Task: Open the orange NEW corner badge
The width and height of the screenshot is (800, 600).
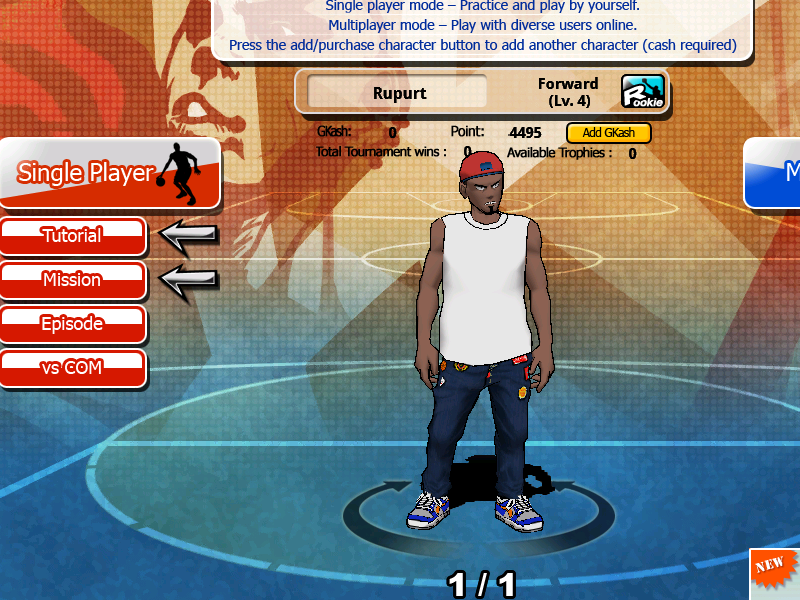Action: point(776,572)
